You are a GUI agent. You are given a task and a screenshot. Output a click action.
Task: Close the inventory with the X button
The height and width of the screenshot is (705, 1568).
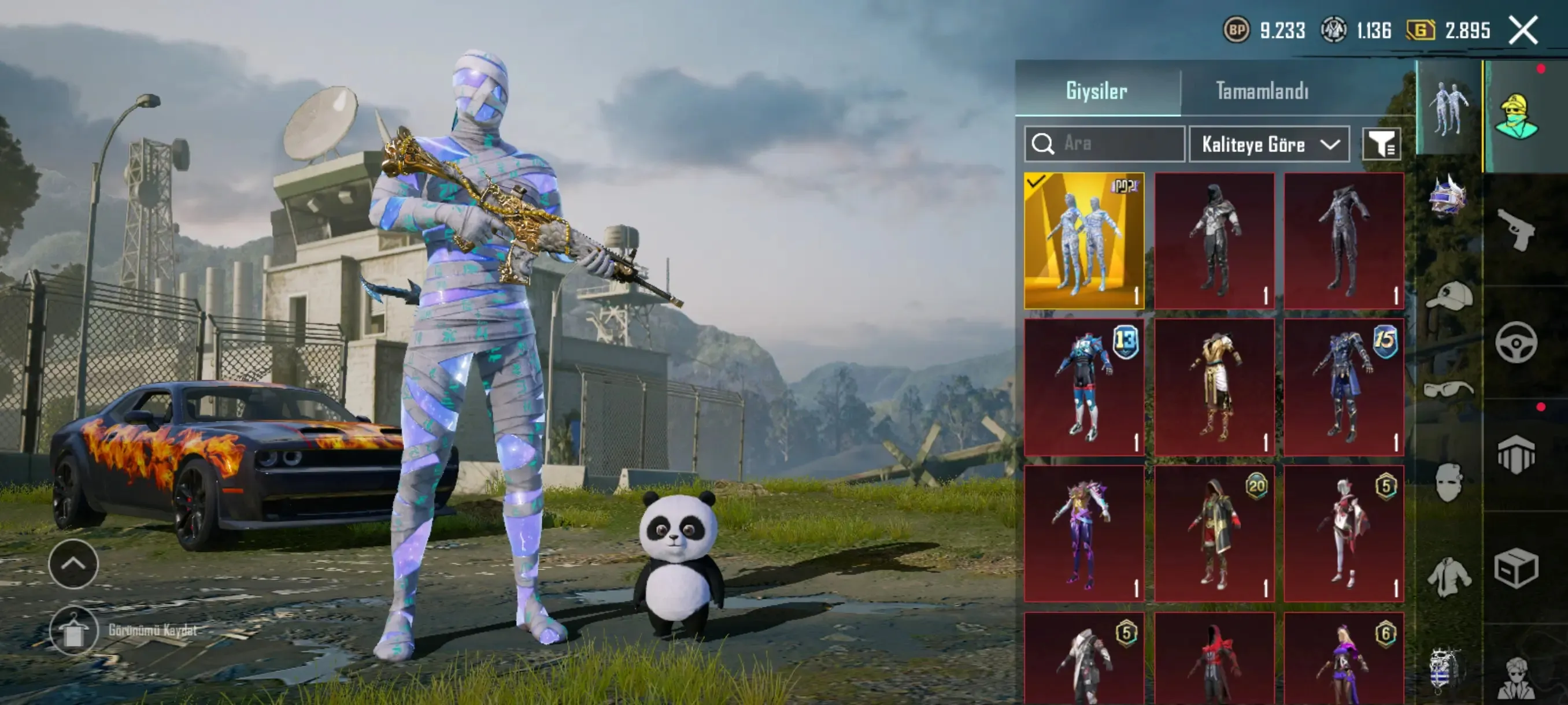click(x=1523, y=30)
